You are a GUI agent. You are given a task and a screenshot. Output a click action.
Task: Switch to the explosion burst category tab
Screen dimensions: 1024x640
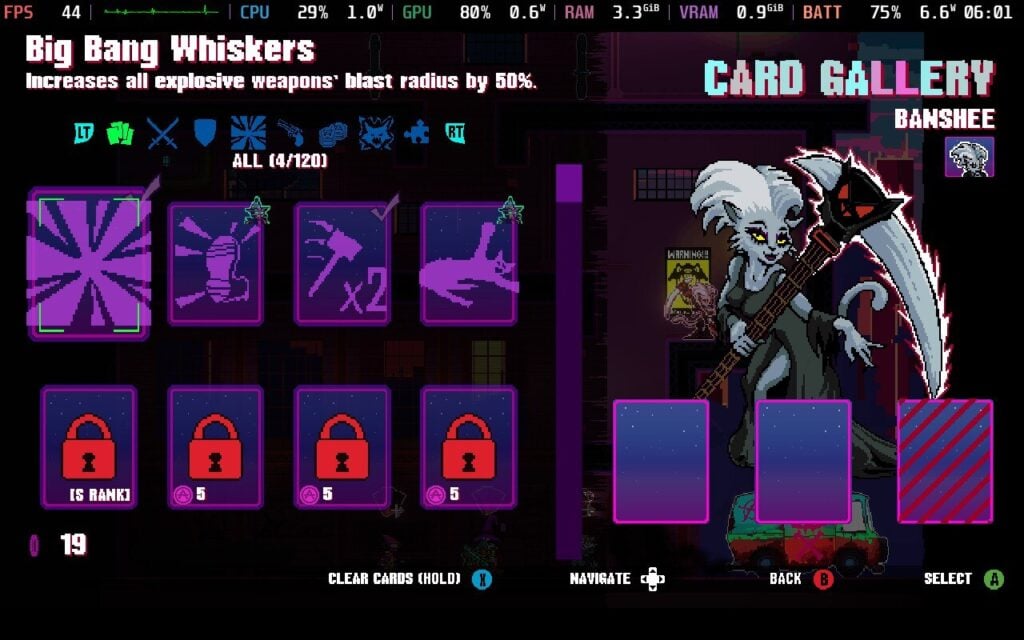247,133
